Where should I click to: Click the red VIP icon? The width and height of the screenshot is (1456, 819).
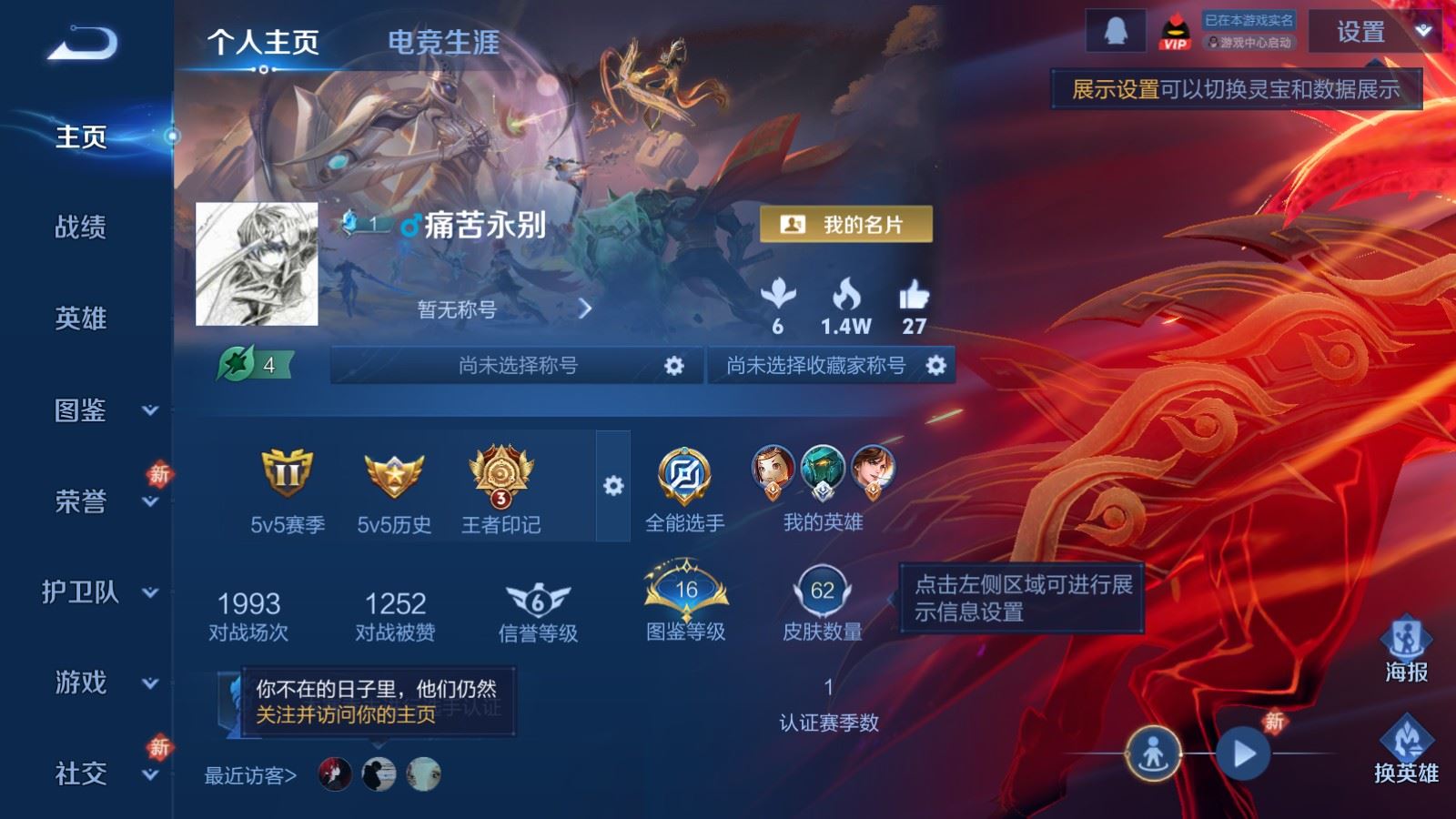pos(1174,30)
